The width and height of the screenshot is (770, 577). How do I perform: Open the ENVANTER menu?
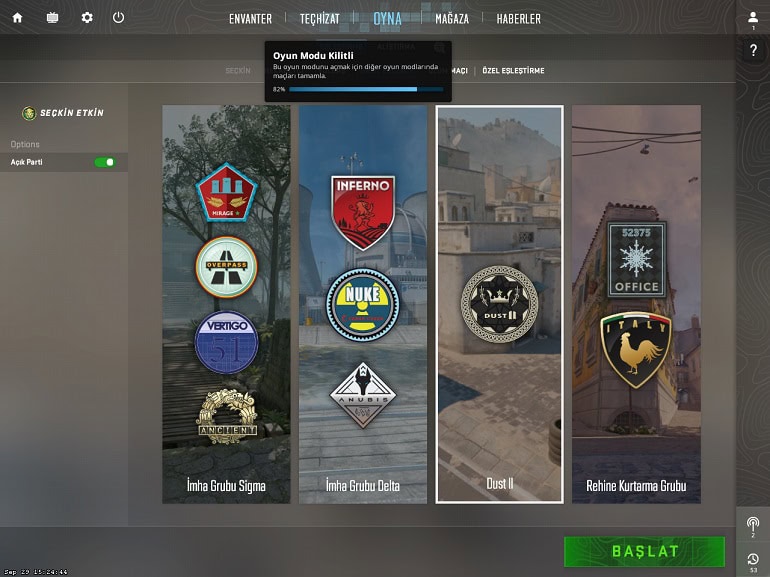click(x=250, y=19)
